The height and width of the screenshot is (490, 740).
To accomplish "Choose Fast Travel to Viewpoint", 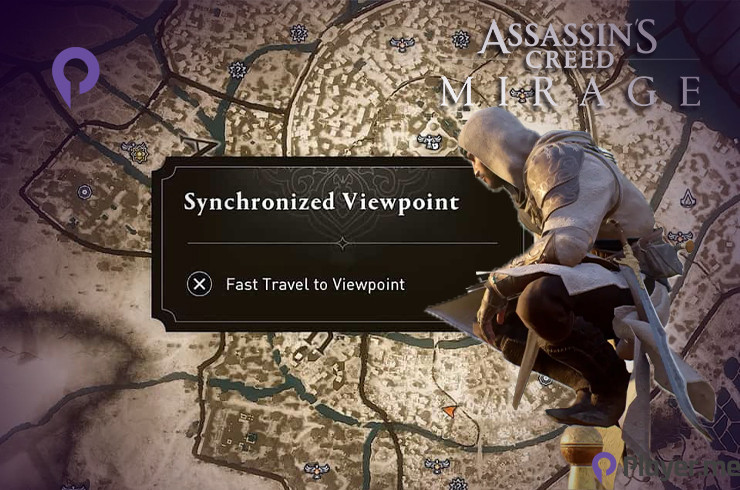I will tap(298, 284).
